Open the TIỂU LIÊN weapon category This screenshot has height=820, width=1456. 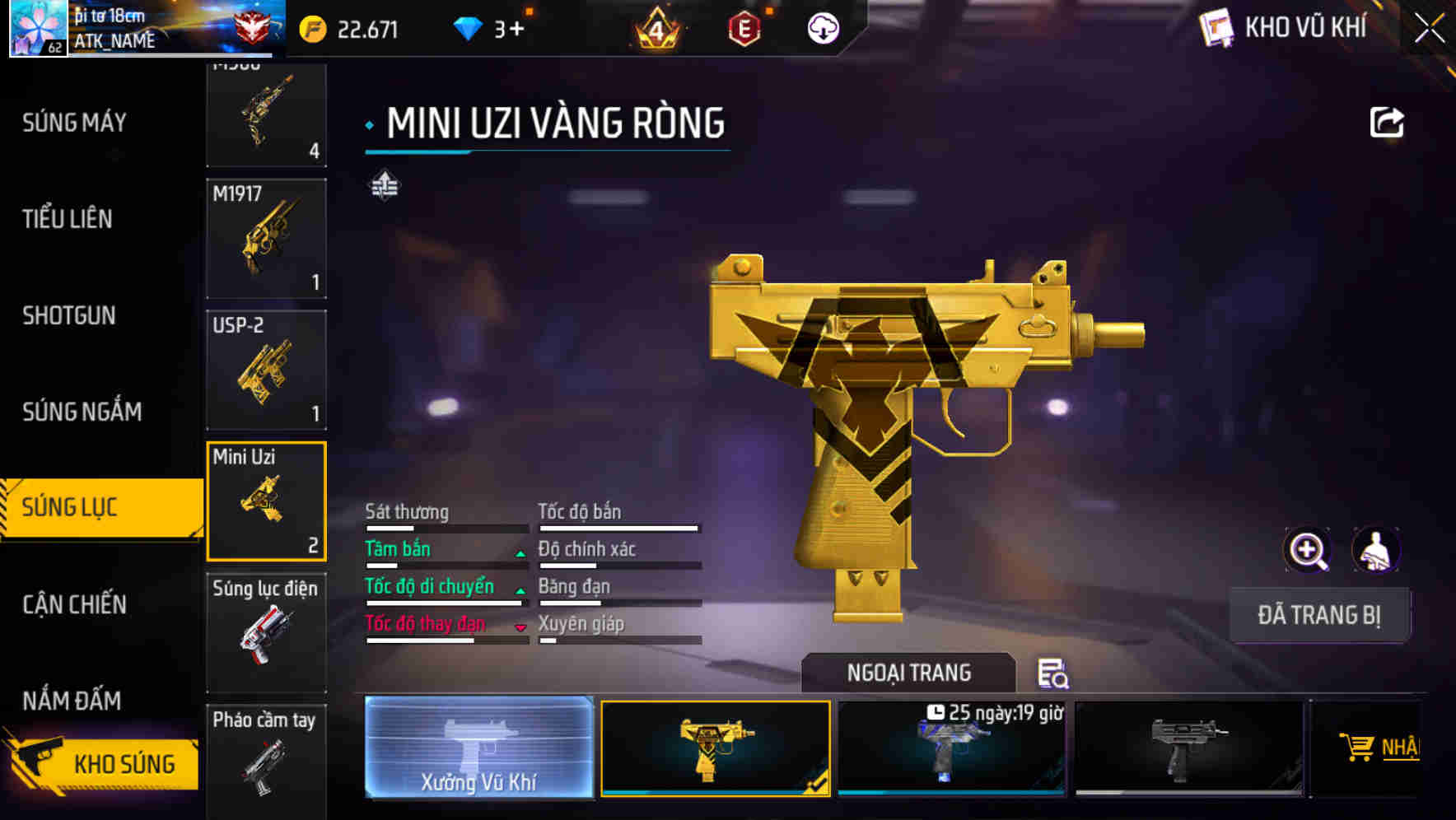(x=66, y=220)
